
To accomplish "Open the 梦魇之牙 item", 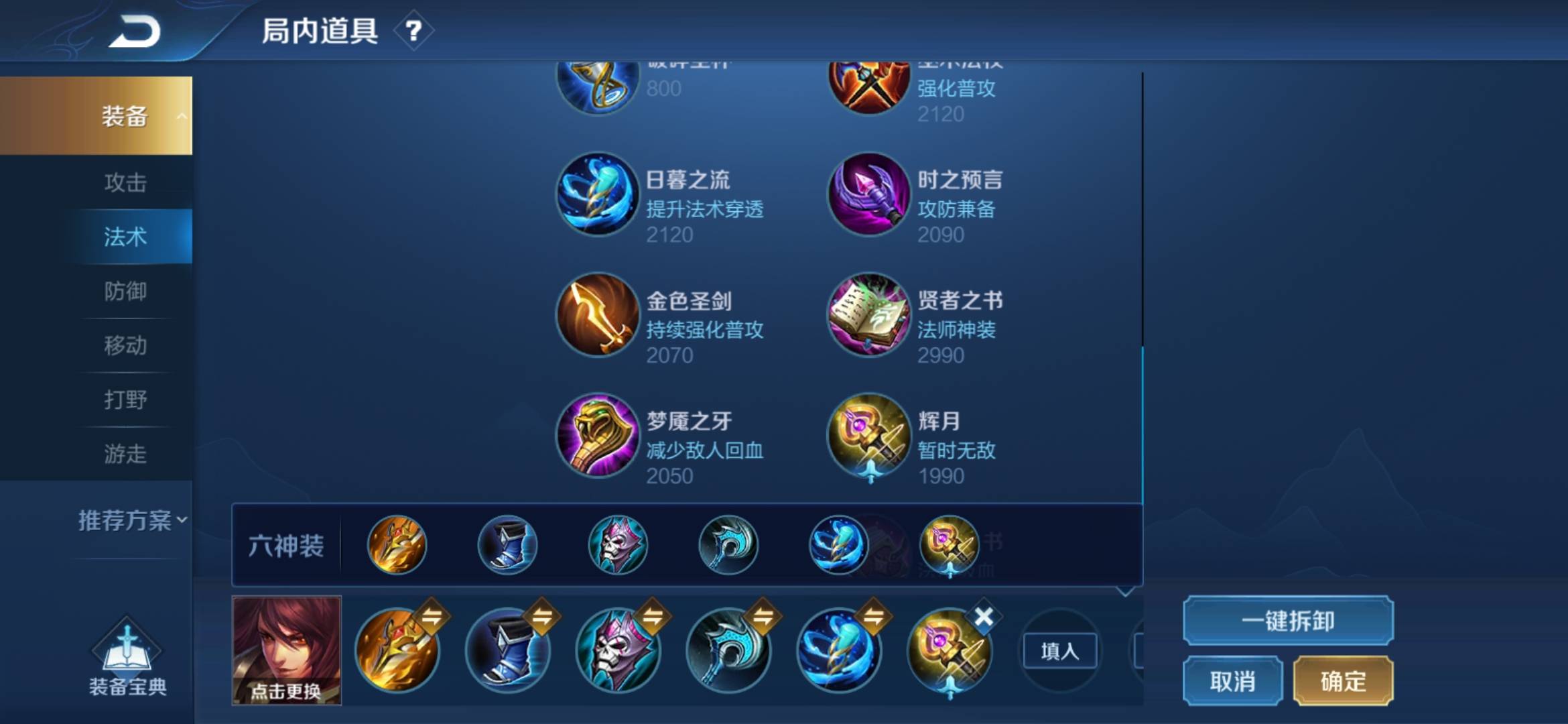I will pos(598,436).
